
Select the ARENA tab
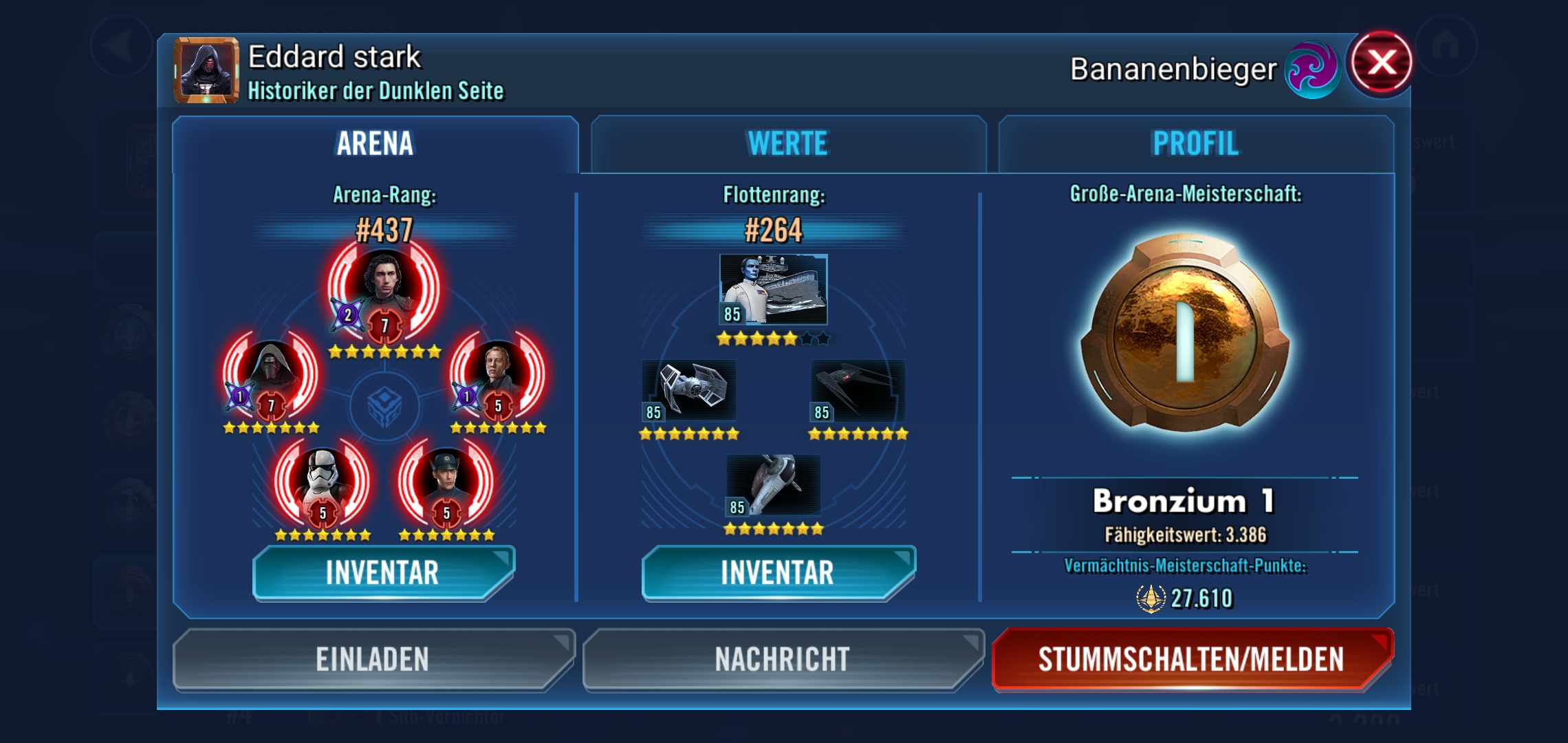click(x=375, y=144)
